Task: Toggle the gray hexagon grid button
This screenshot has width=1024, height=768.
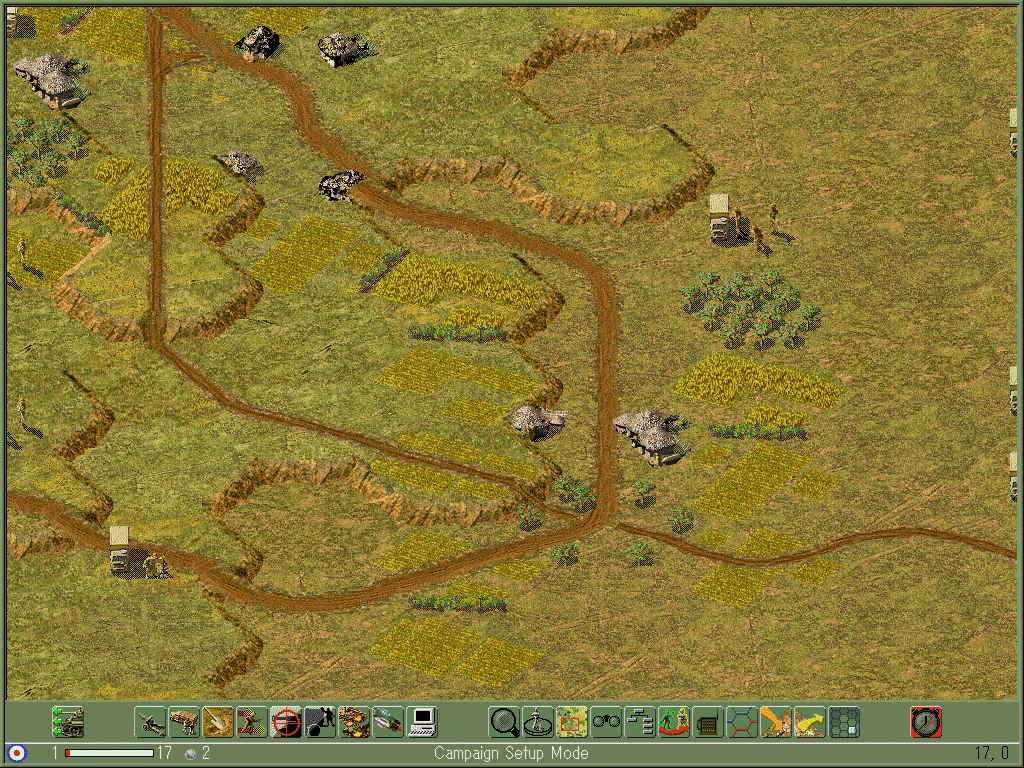Action: point(844,721)
